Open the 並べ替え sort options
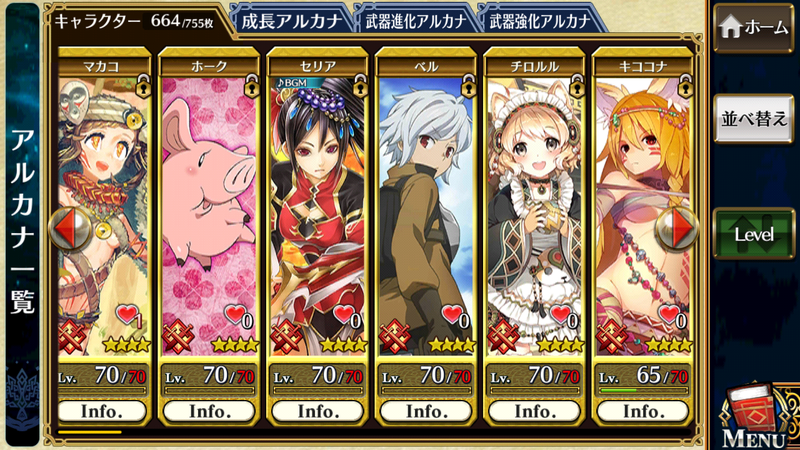This screenshot has height=450, width=800. [753, 118]
